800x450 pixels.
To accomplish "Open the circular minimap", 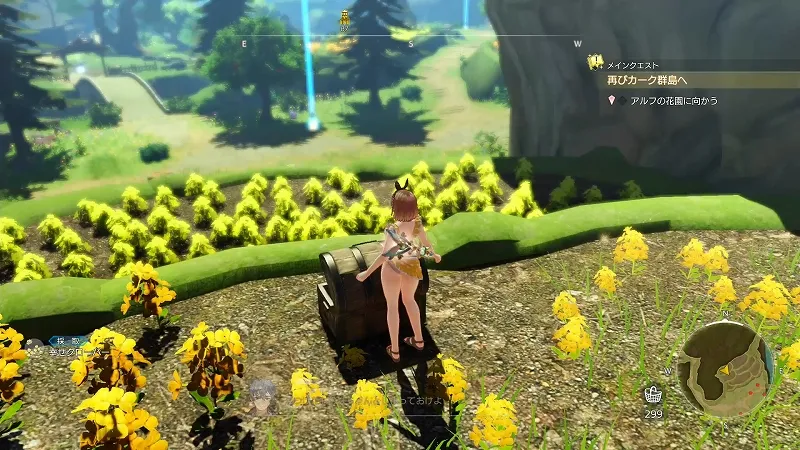I will (x=726, y=367).
